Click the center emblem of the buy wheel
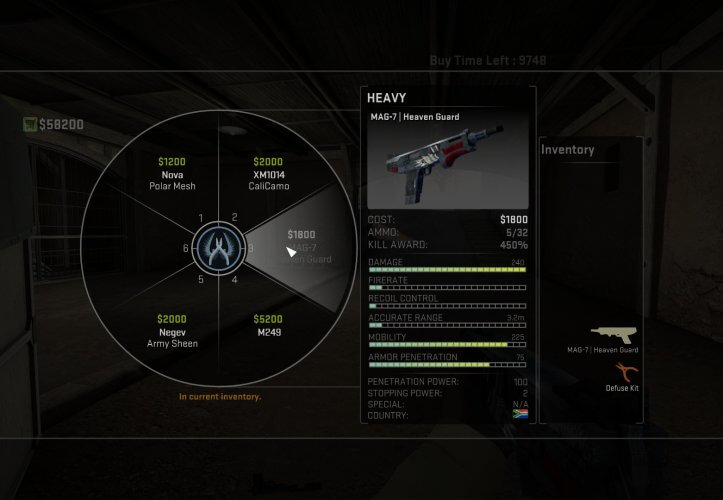Screen dimensions: 723x500 click(x=219, y=248)
